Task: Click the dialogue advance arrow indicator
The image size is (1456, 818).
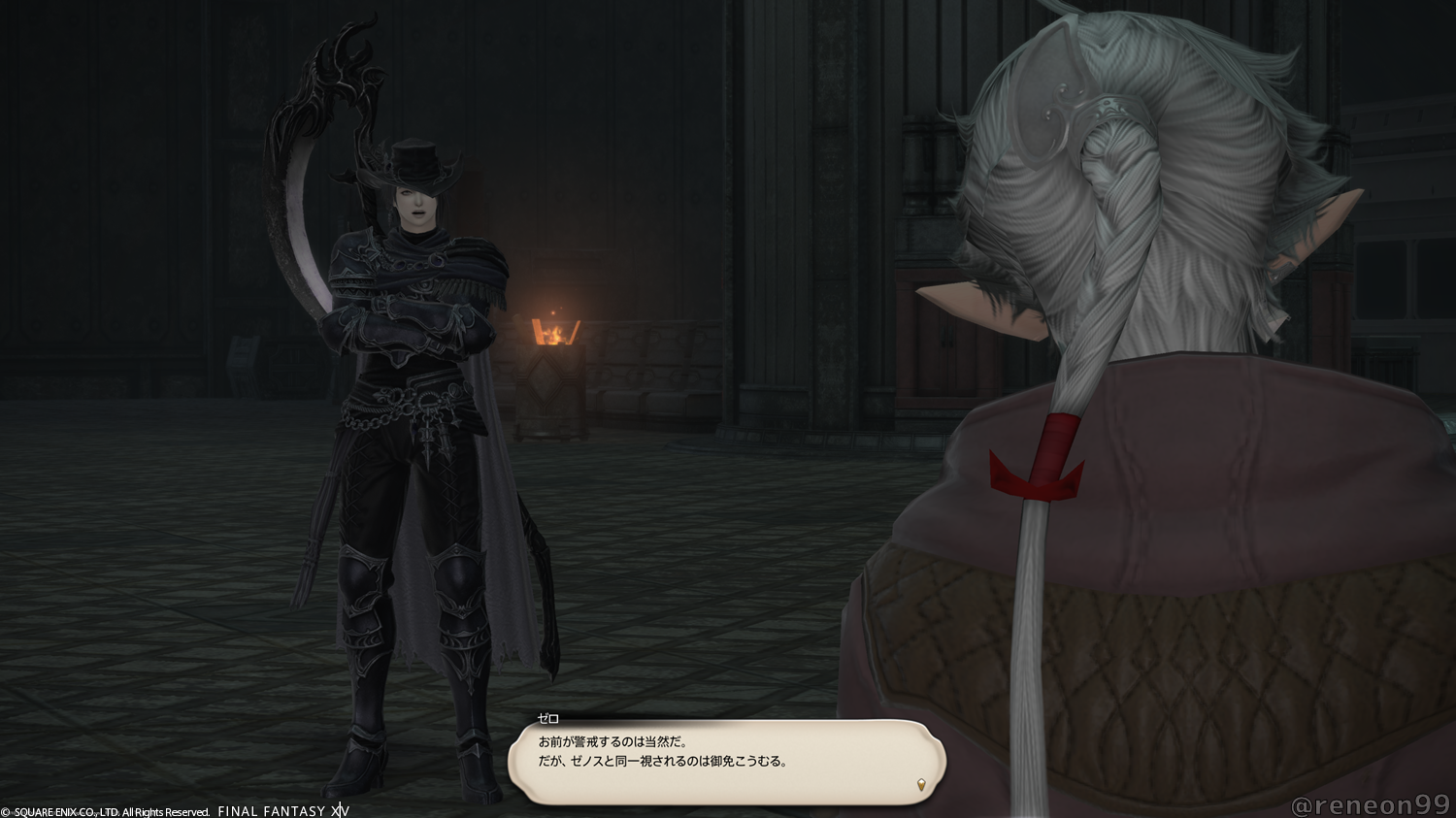Action: point(921,785)
